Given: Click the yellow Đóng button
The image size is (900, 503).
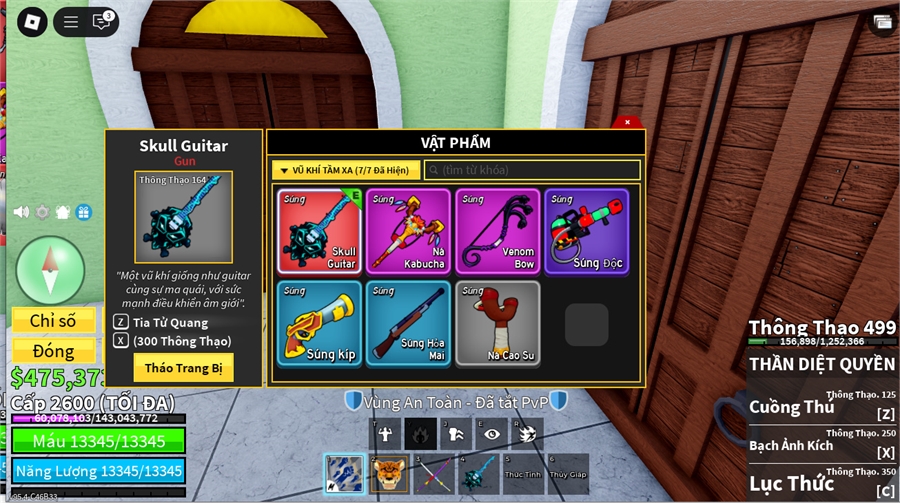Looking at the screenshot, I should pyautogui.click(x=53, y=351).
